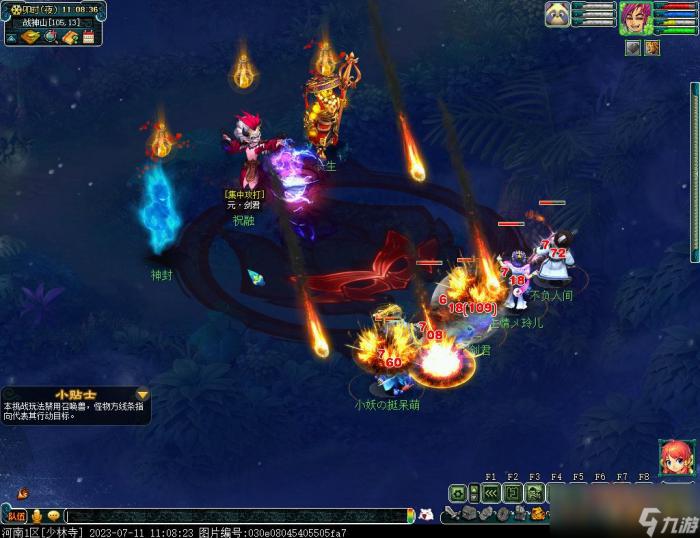Open the scroll with question mark icon
700x538 pixels.
(x=69, y=38)
